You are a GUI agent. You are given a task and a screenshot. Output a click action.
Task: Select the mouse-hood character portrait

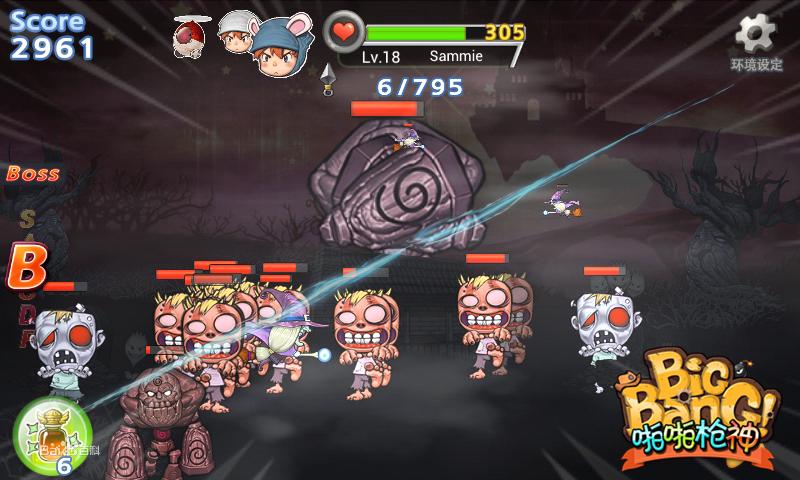click(278, 49)
